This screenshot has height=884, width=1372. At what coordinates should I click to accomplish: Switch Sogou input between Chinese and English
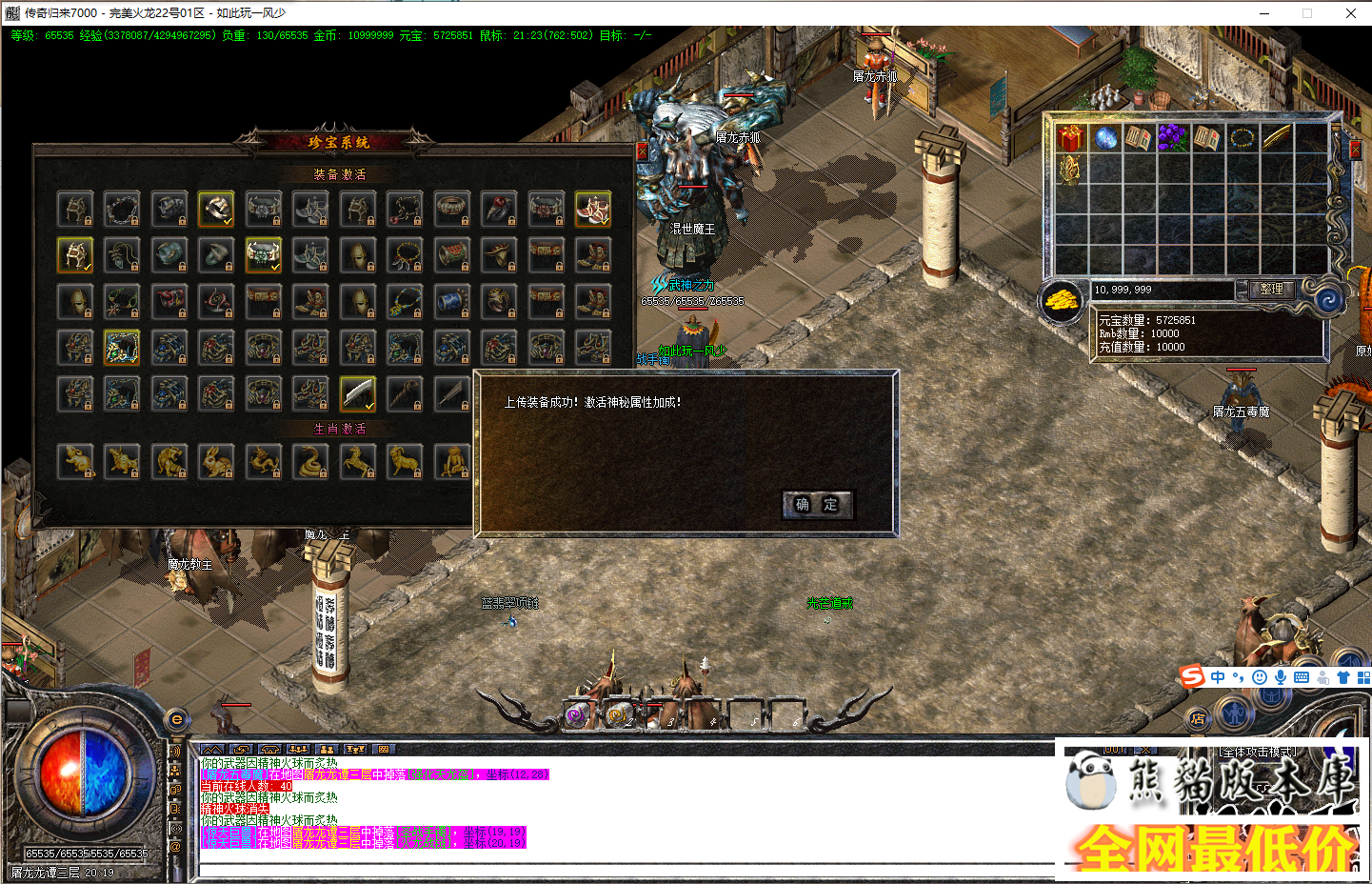click(1218, 677)
